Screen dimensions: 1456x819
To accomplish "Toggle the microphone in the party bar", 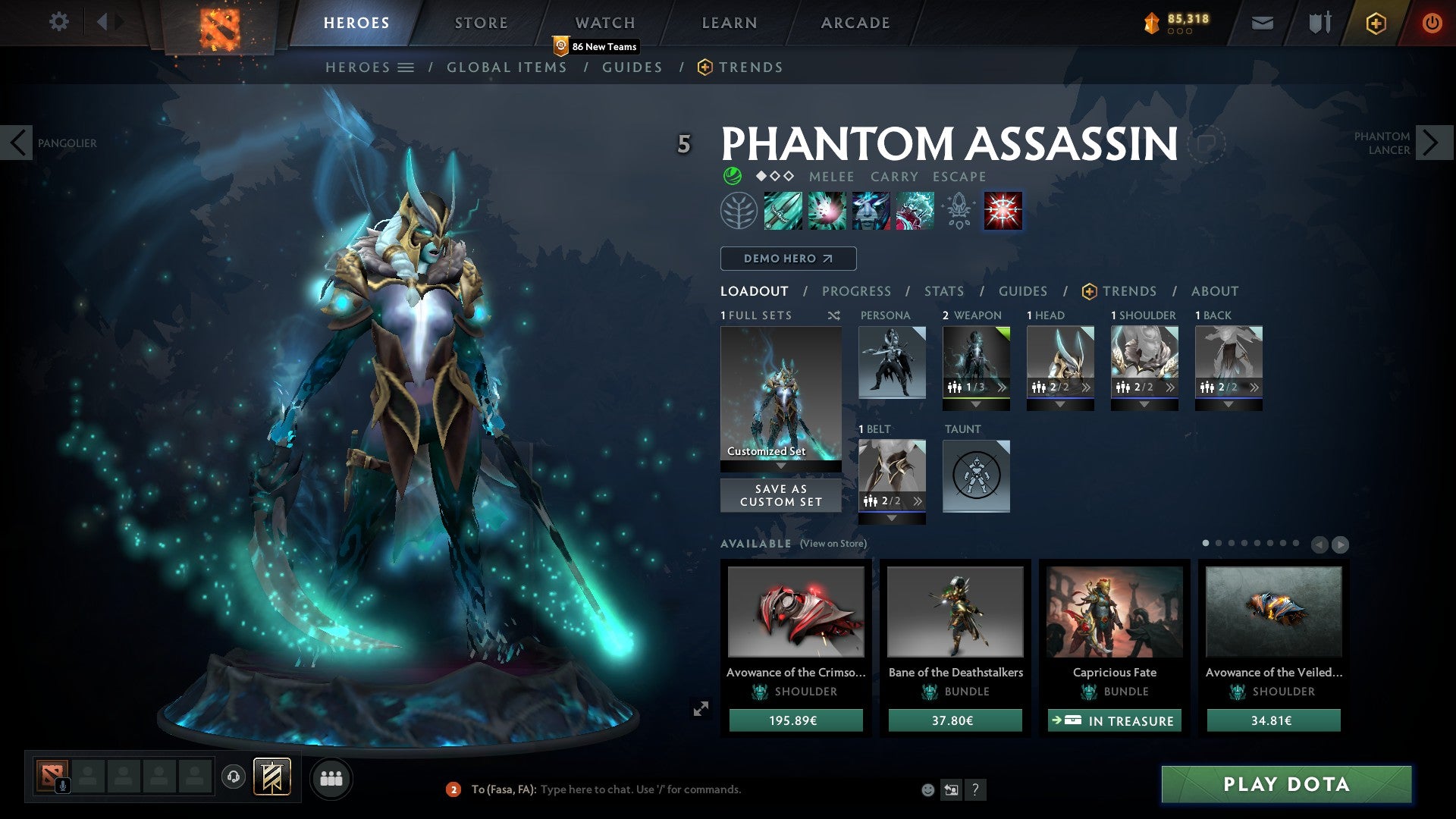I will [x=63, y=784].
